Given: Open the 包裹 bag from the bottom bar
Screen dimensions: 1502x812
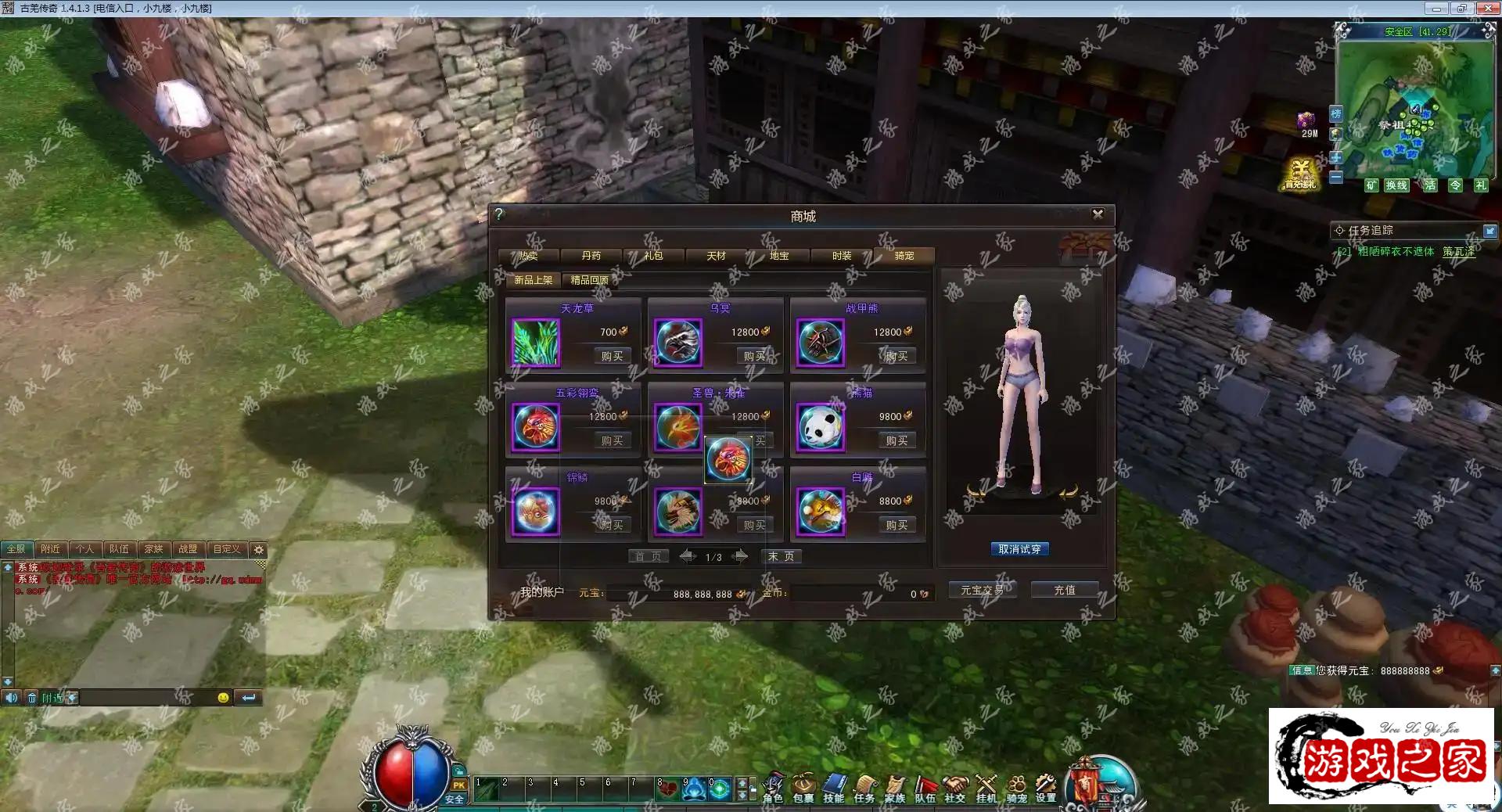Looking at the screenshot, I should 803,789.
